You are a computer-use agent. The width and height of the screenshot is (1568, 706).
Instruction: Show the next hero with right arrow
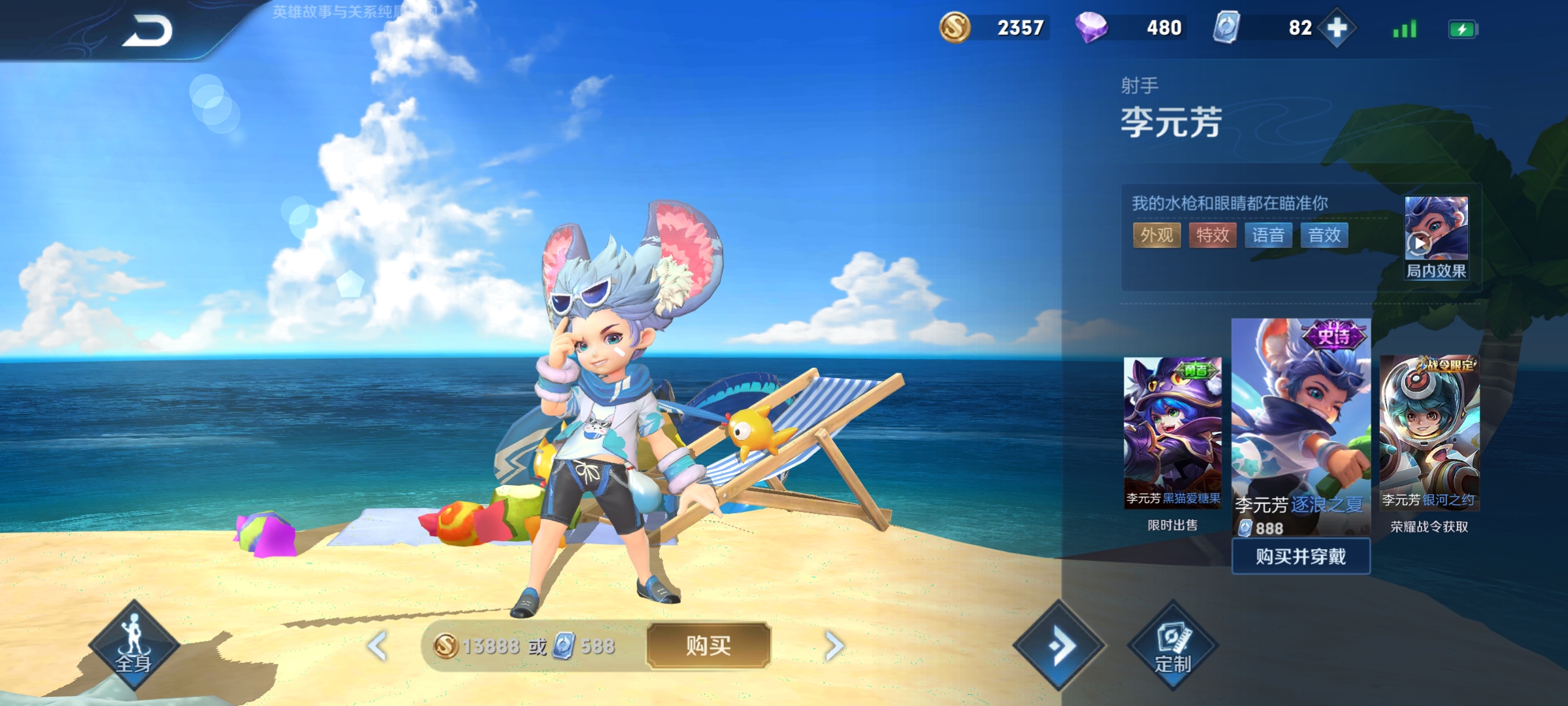coord(834,646)
